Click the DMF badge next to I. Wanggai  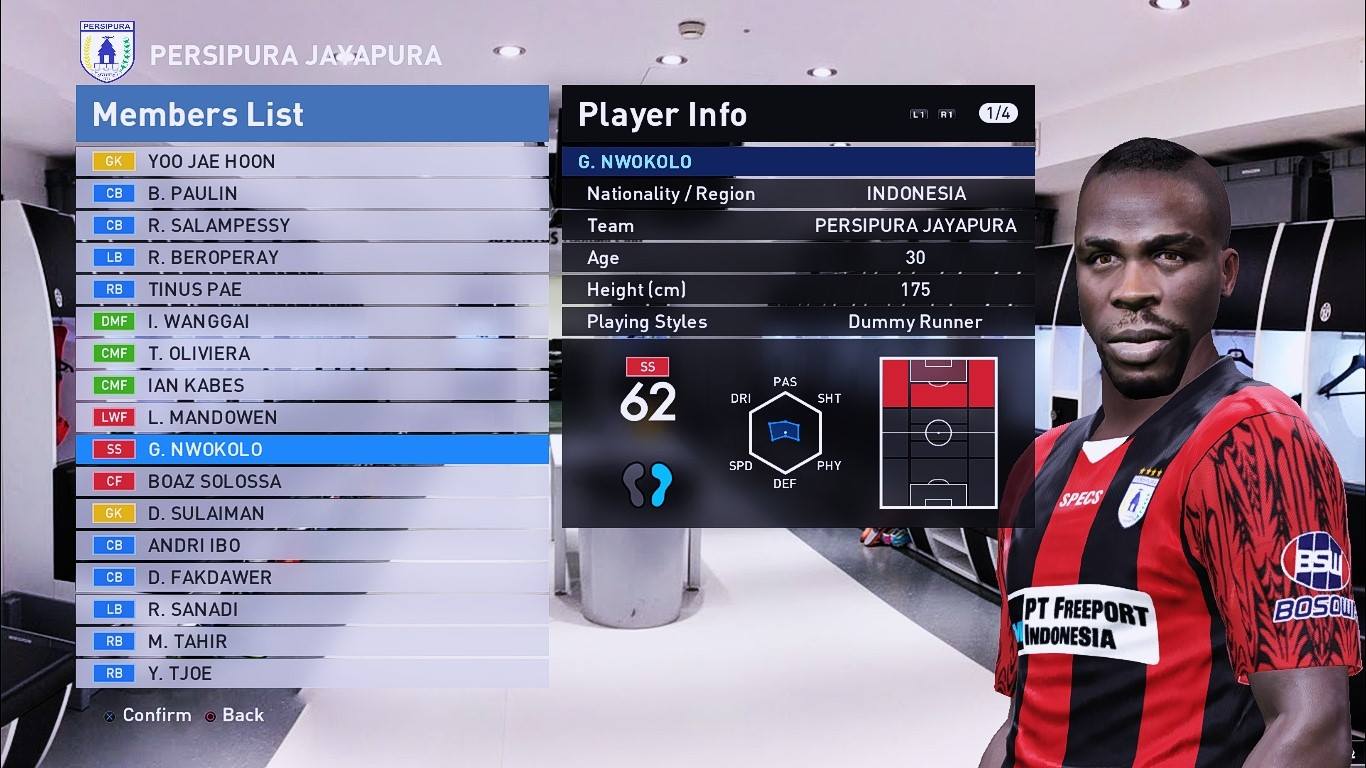click(113, 321)
